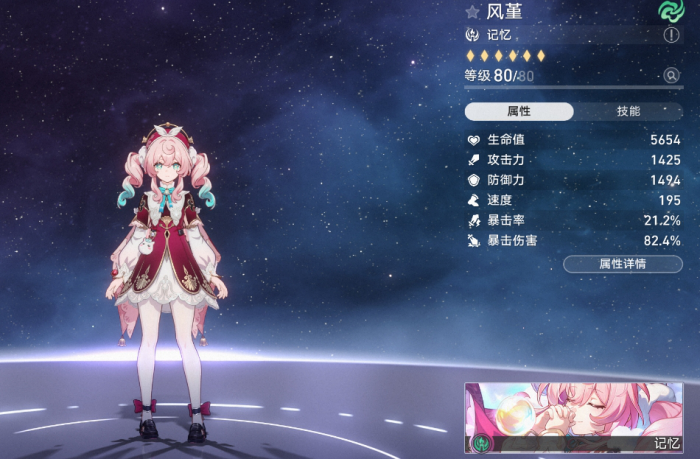The height and width of the screenshot is (459, 700).
Task: Click the green element icon at top right
Action: pos(669,11)
